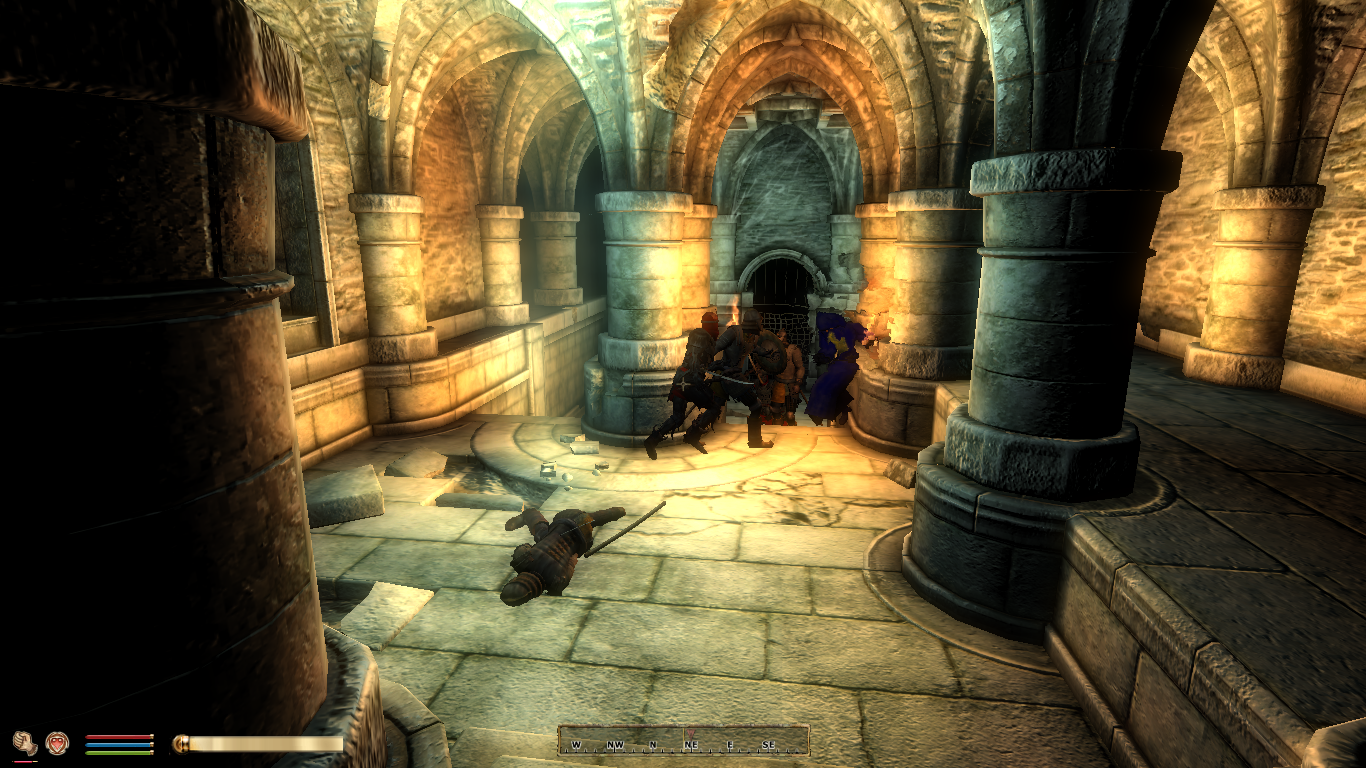Click the red quest marker on compass
This screenshot has width=1366, height=768.
click(x=690, y=731)
